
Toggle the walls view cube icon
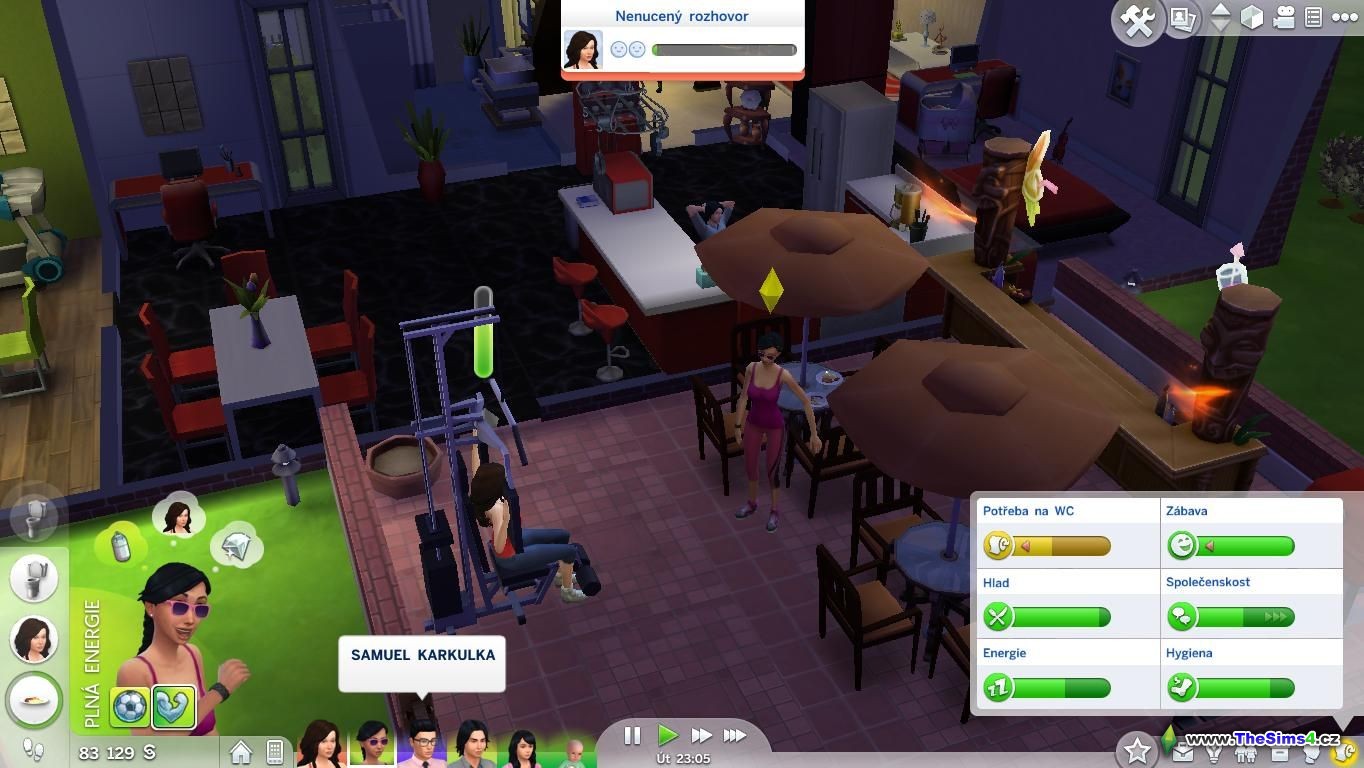click(1252, 18)
